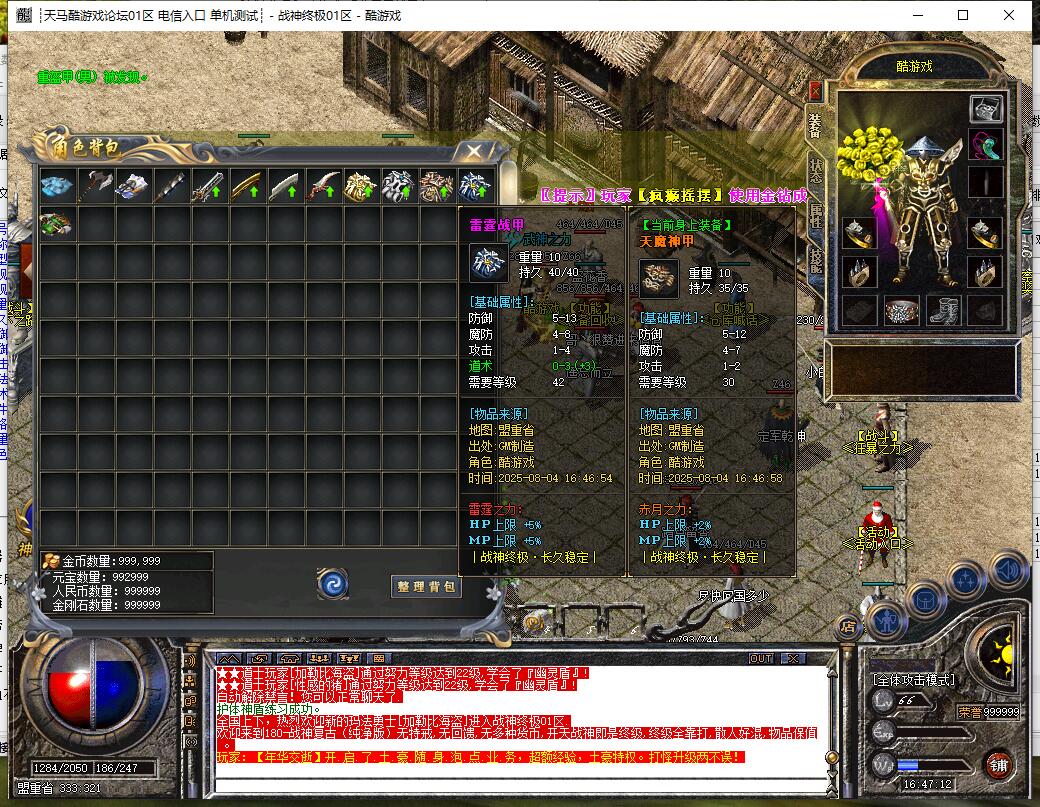Select the battle axe in the backpack
Image resolution: width=1040 pixels, height=807 pixels.
pyautogui.click(x=96, y=187)
